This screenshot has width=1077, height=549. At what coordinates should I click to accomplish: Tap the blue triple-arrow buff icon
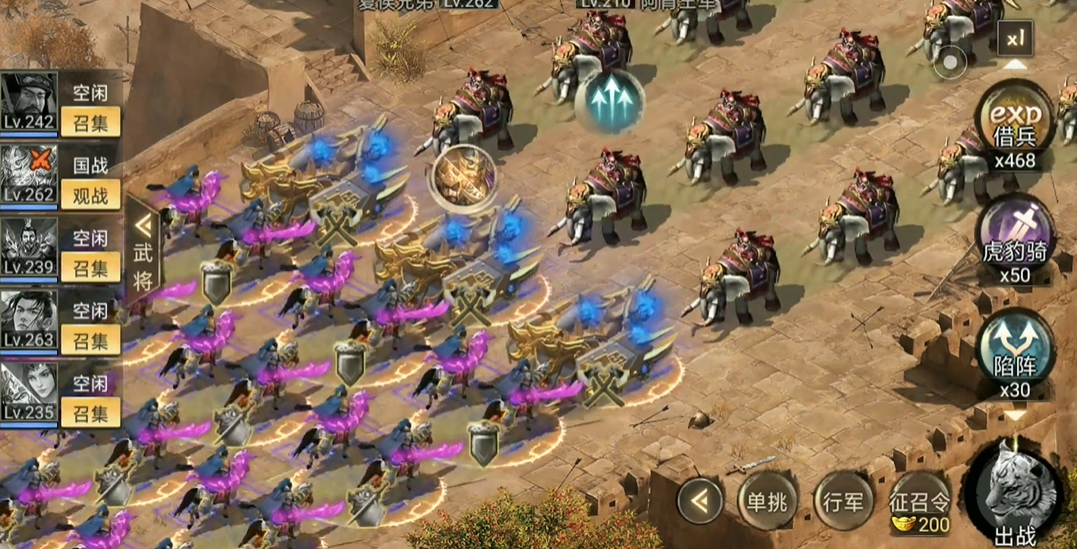608,100
